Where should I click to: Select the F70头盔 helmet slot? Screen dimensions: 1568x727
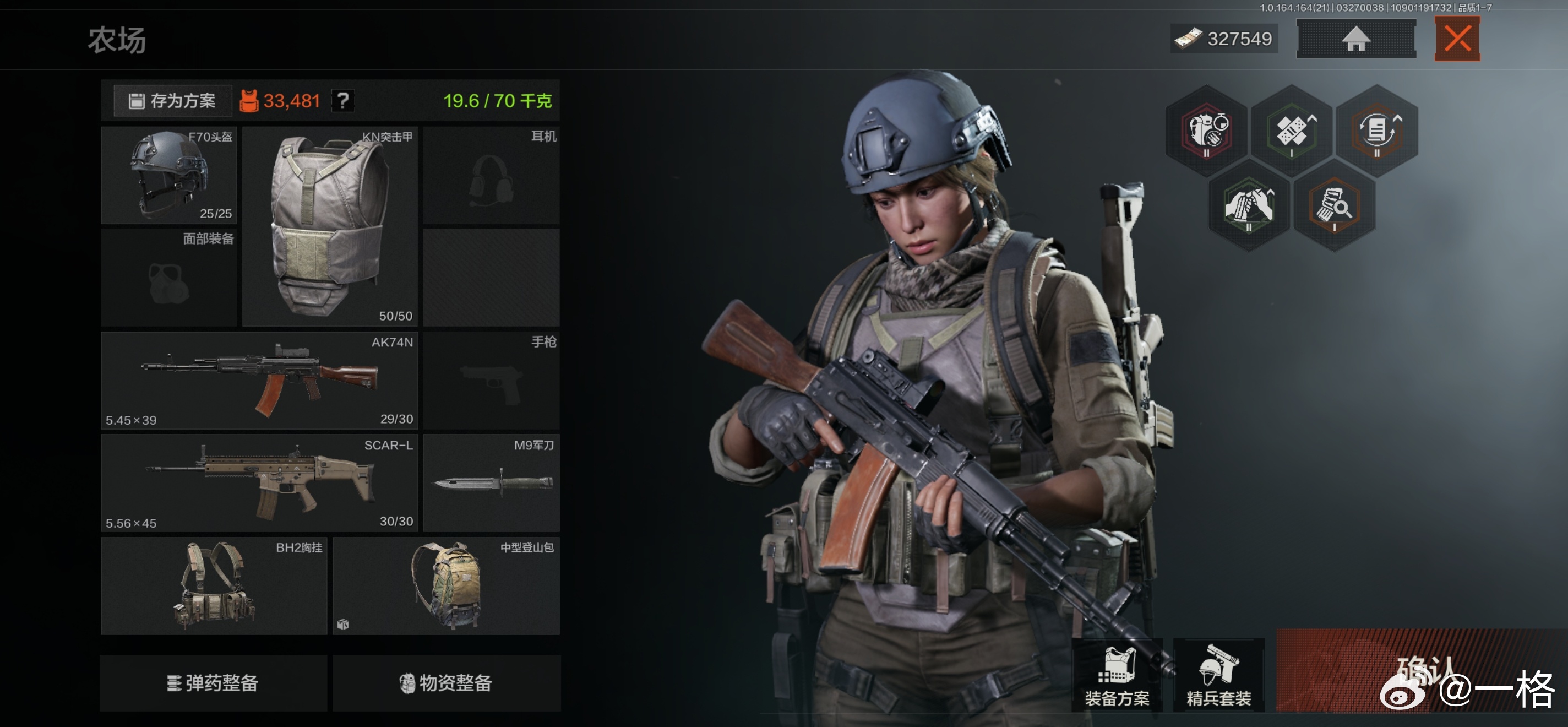168,175
